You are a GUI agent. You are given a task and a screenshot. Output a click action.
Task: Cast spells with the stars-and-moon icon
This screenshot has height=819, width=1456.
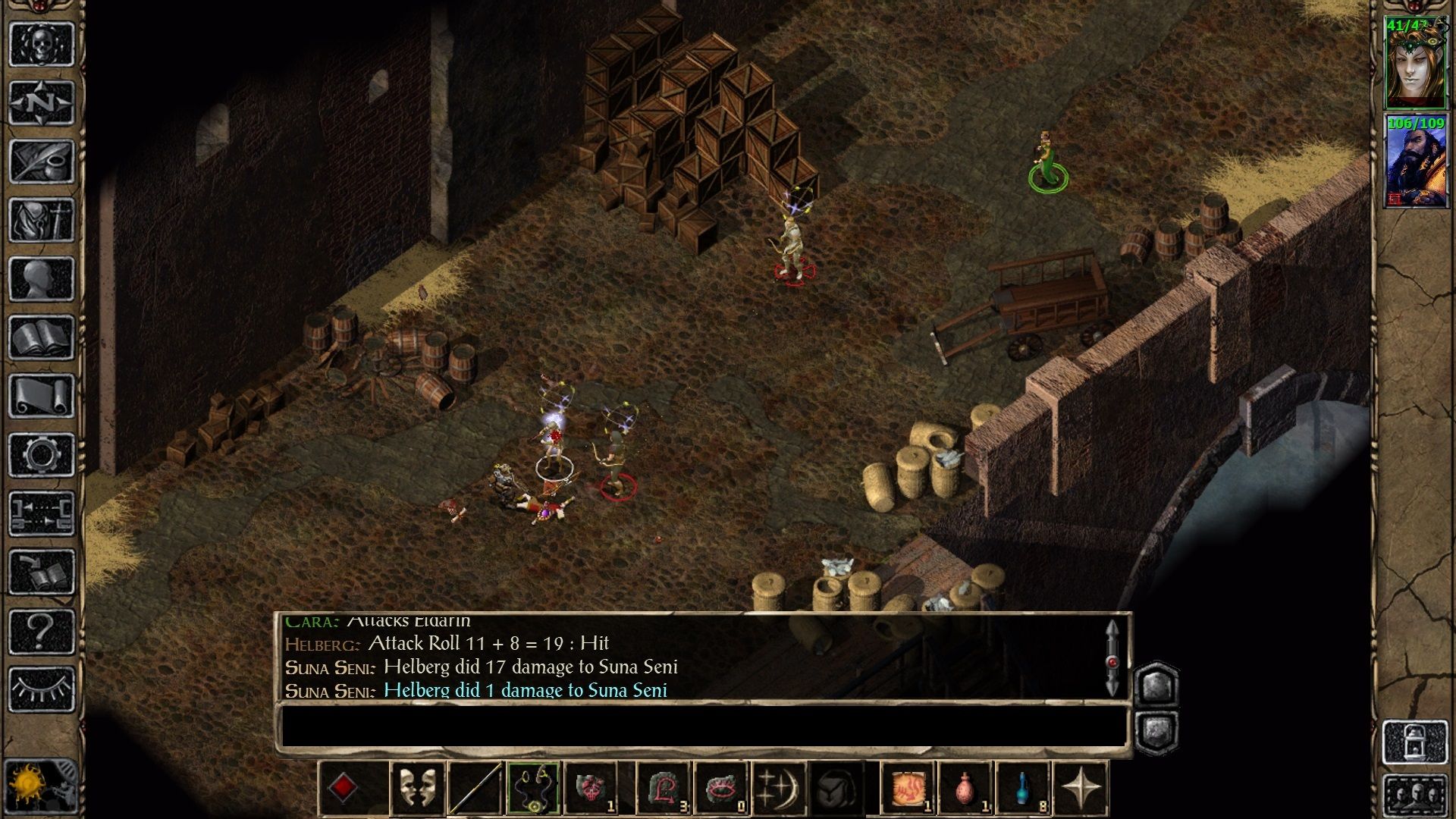click(x=779, y=788)
